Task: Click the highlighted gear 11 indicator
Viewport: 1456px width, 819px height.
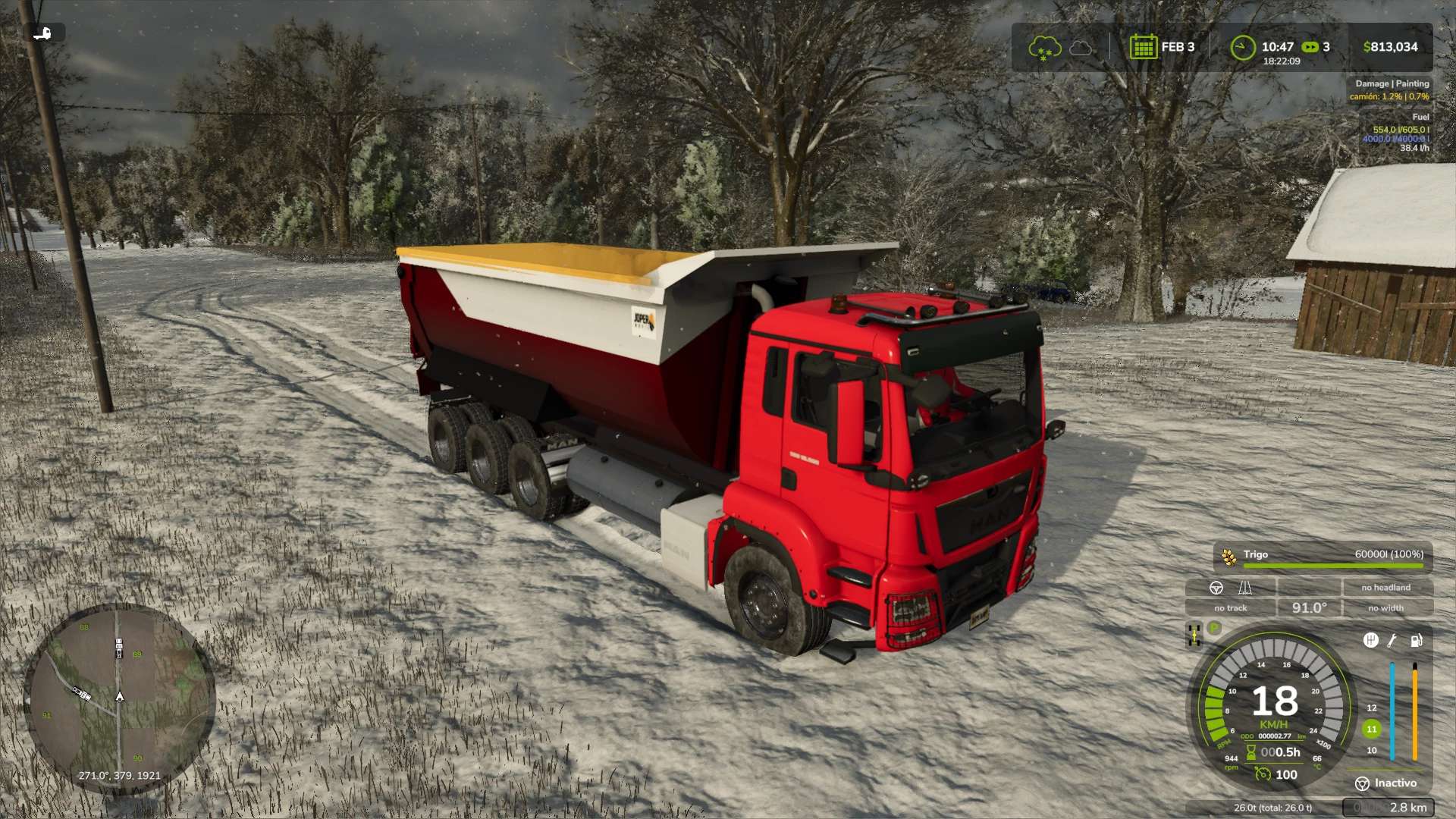Action: point(1371,729)
